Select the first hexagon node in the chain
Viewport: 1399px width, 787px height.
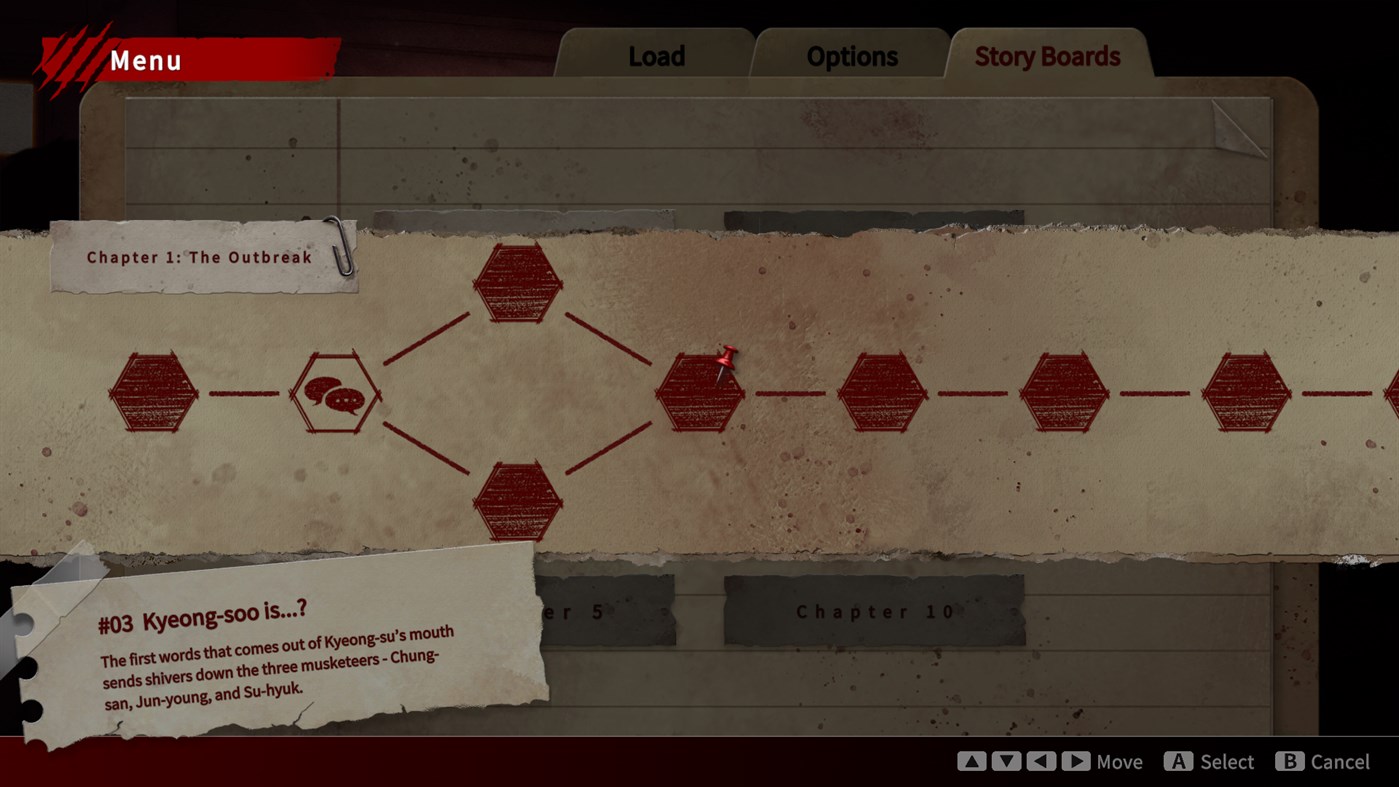click(x=155, y=393)
